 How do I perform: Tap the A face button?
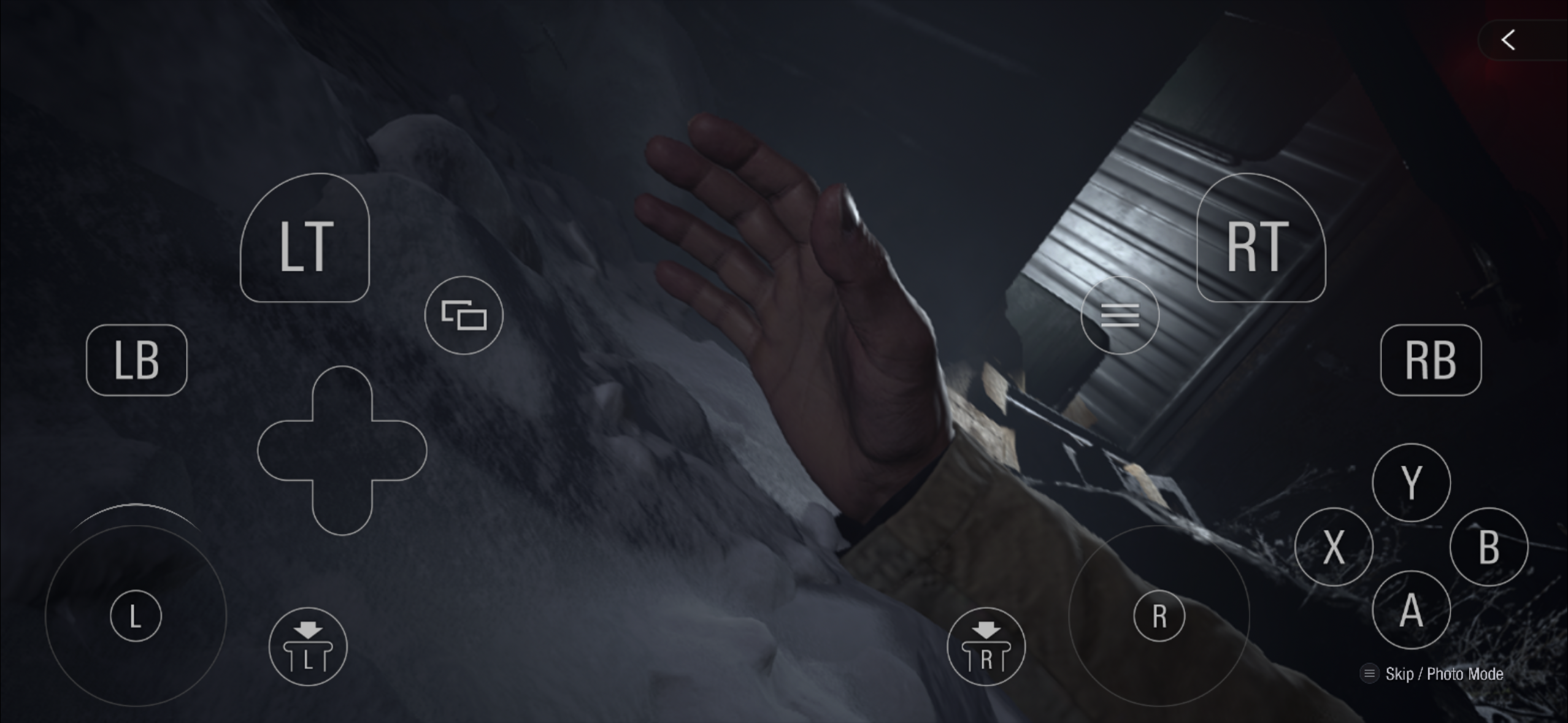point(1410,610)
